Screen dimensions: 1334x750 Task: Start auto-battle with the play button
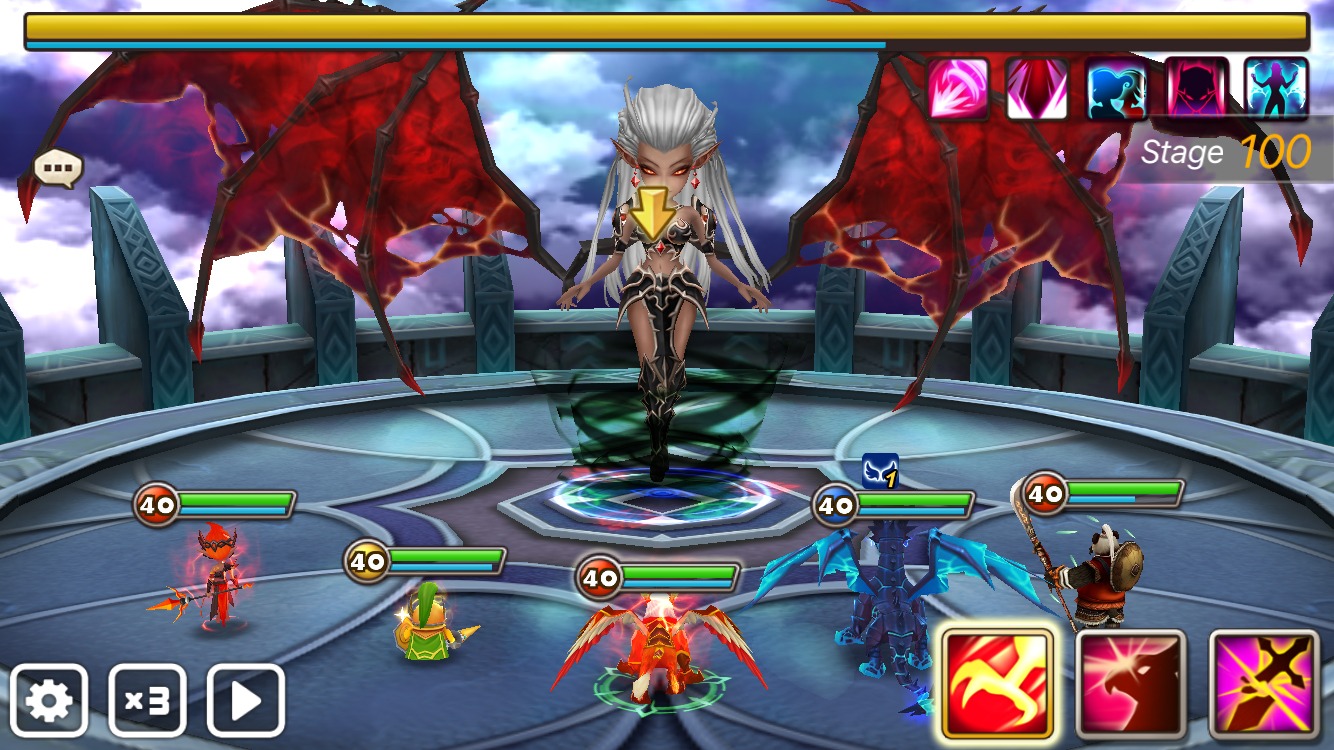[x=246, y=701]
